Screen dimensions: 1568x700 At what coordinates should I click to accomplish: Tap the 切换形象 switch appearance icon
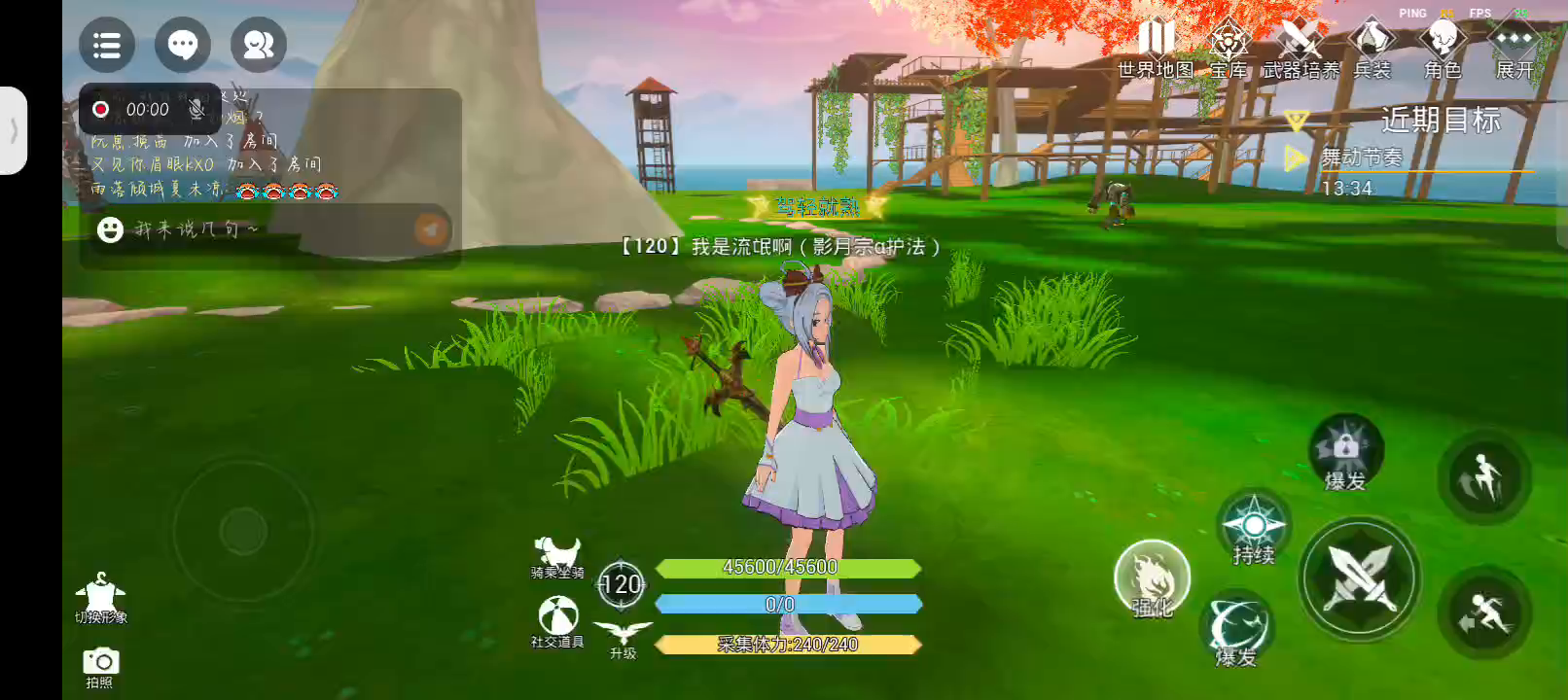pos(101,596)
